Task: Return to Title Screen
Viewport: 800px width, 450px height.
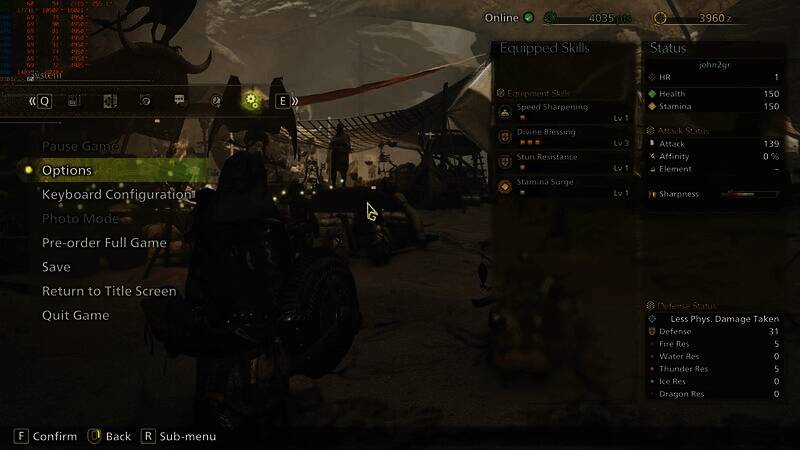Action: pos(109,291)
